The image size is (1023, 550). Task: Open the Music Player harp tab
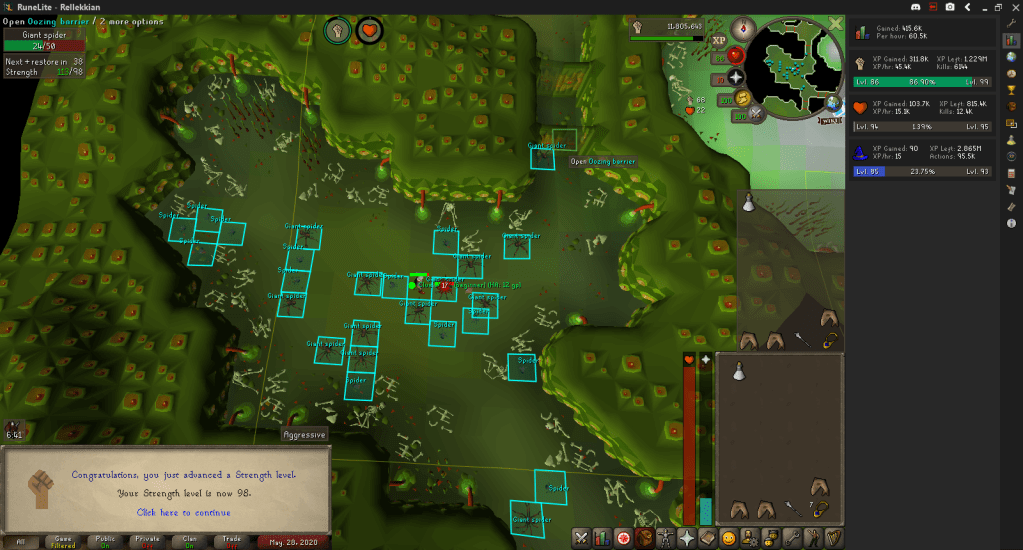(832, 538)
